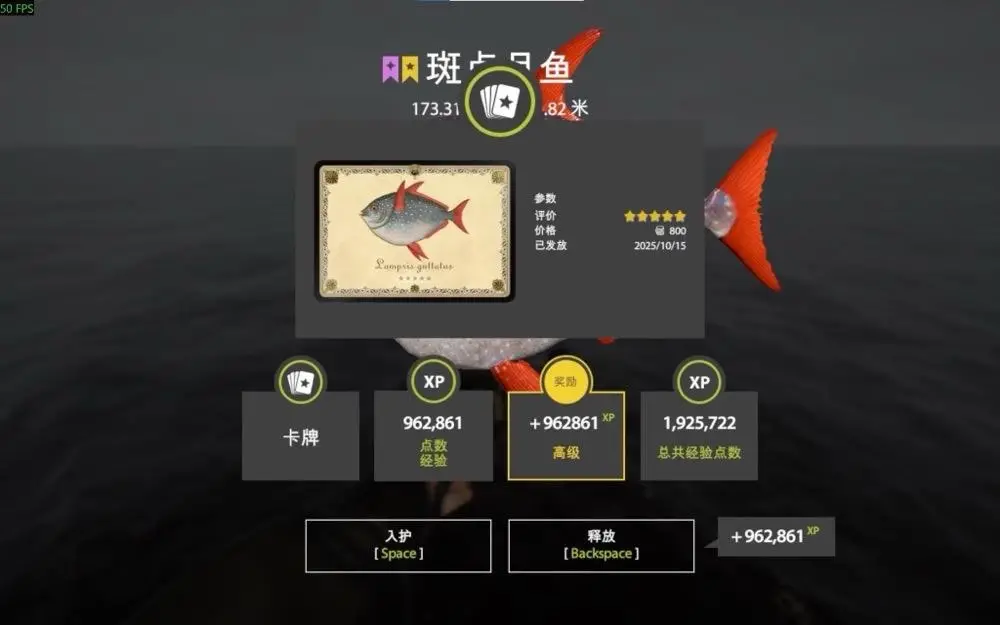Select the 总共经验点数 total XP tile

click(x=699, y=436)
